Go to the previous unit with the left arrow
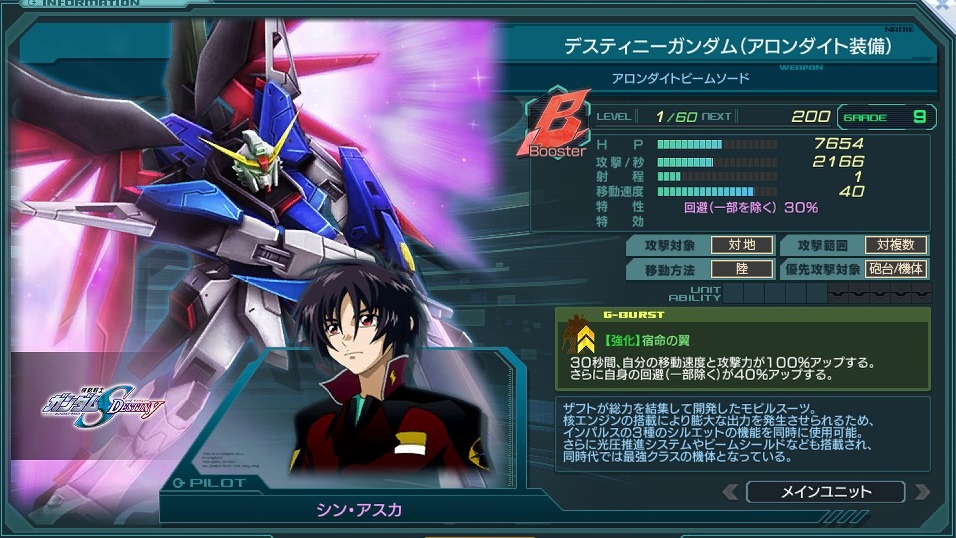This screenshot has height=538, width=956. click(x=732, y=492)
